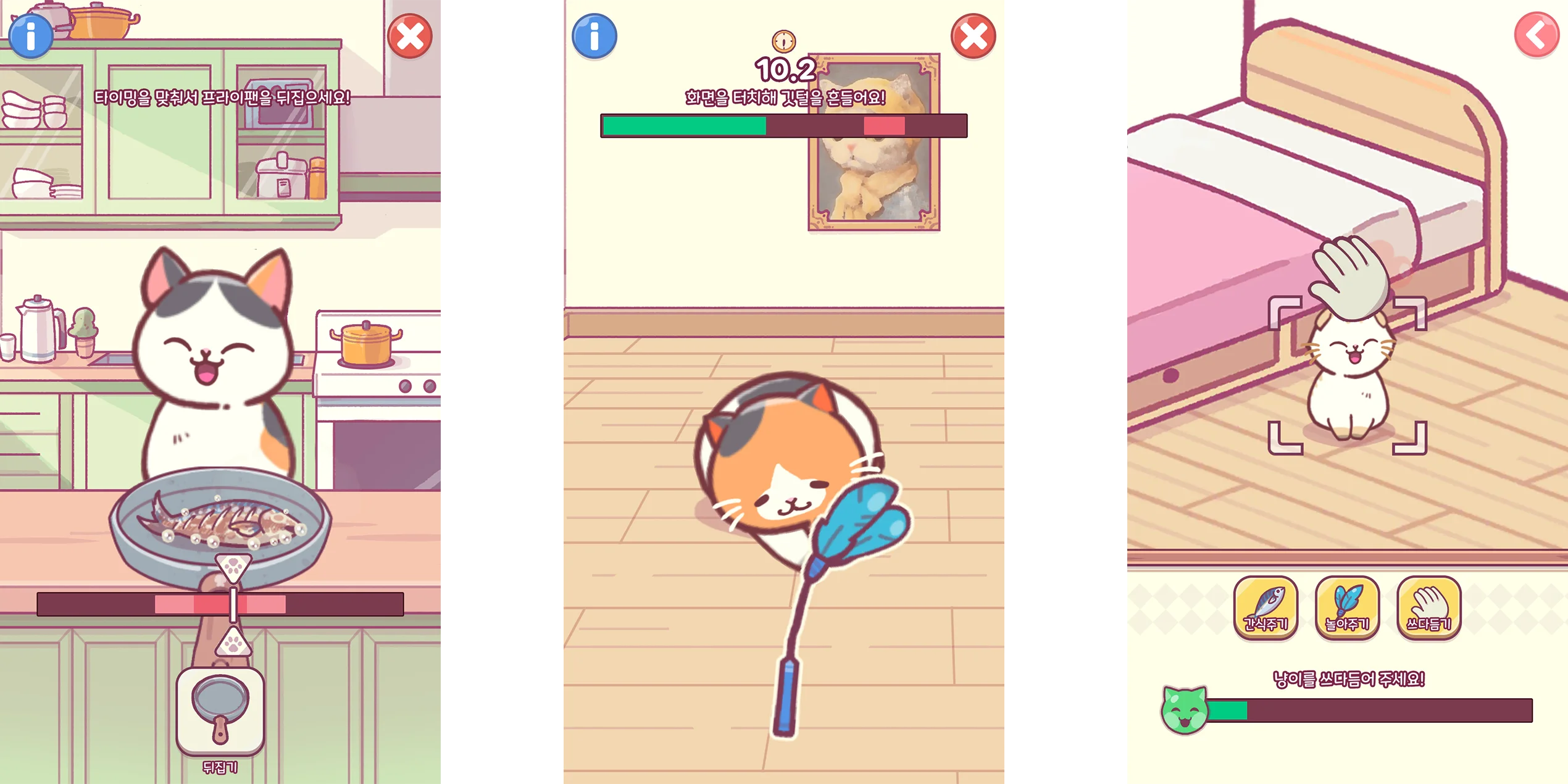Screen dimensions: 1568x784
Task: Go back using the pink arrow button
Action: (x=1537, y=35)
